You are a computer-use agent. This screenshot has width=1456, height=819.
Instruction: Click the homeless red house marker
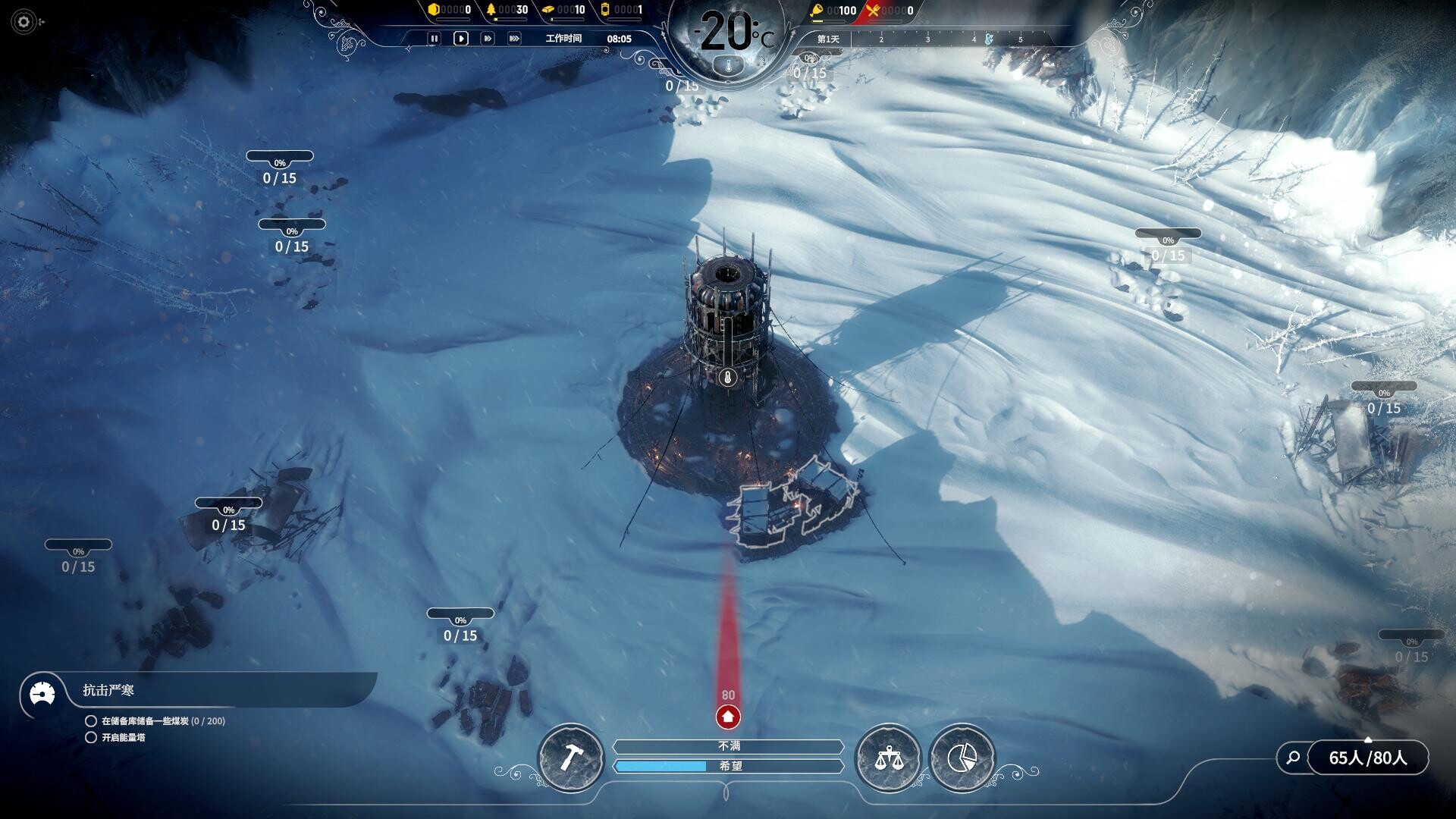coord(728,716)
